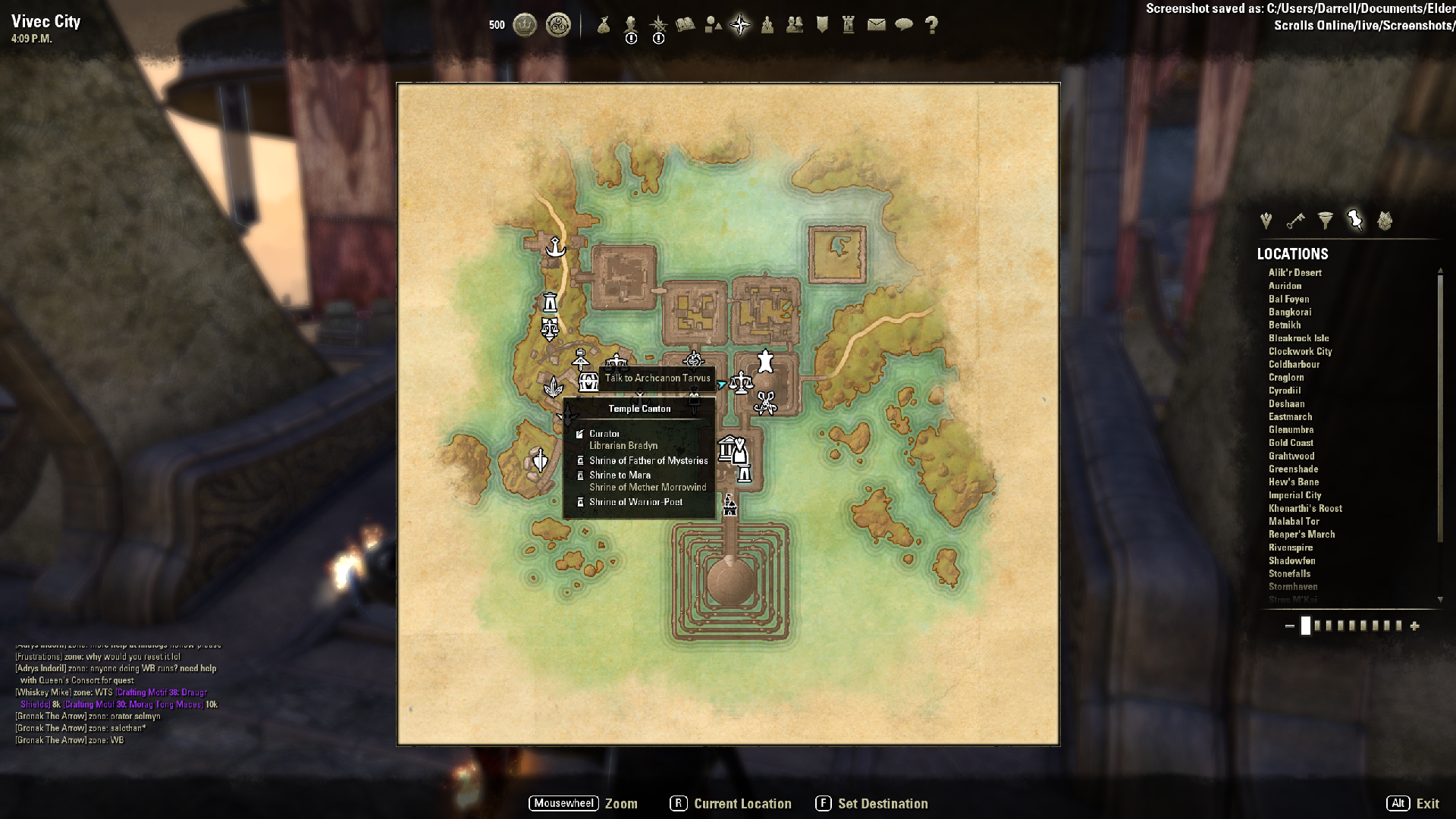Open the mail envelope icon
1456x819 pixels.
[877, 25]
